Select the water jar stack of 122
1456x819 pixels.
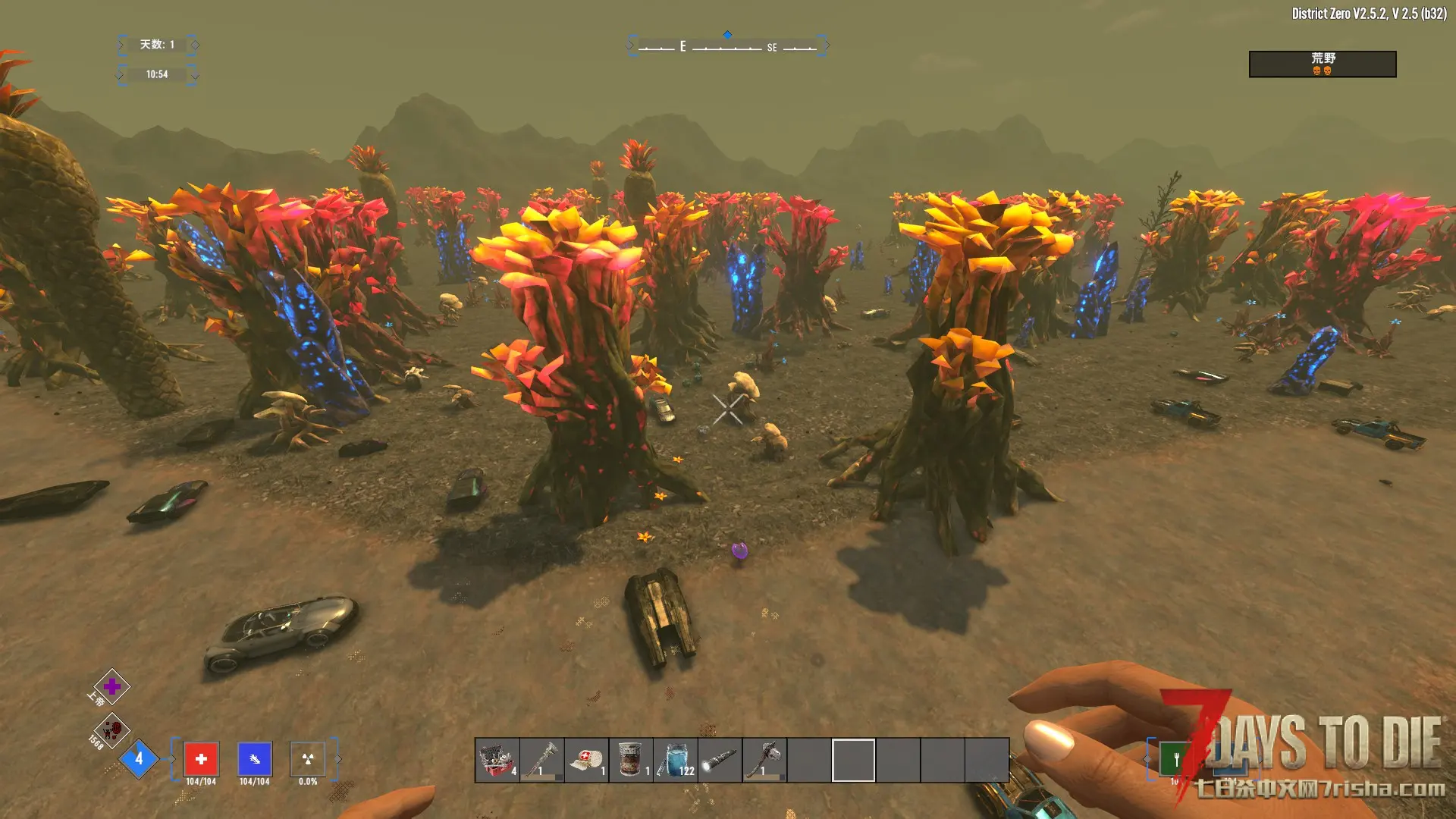point(676,759)
